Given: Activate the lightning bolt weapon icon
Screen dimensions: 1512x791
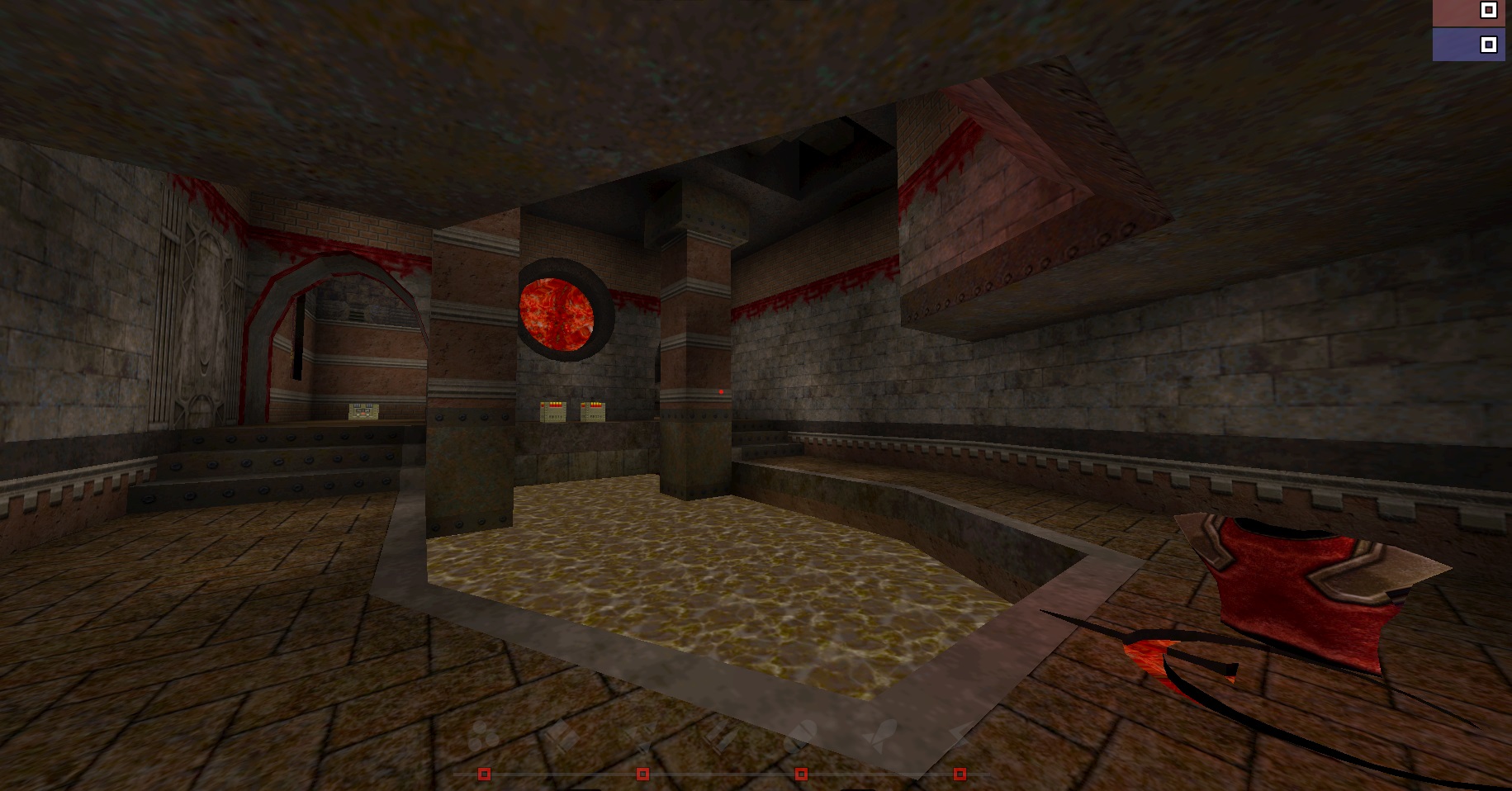Looking at the screenshot, I should coord(960,733).
